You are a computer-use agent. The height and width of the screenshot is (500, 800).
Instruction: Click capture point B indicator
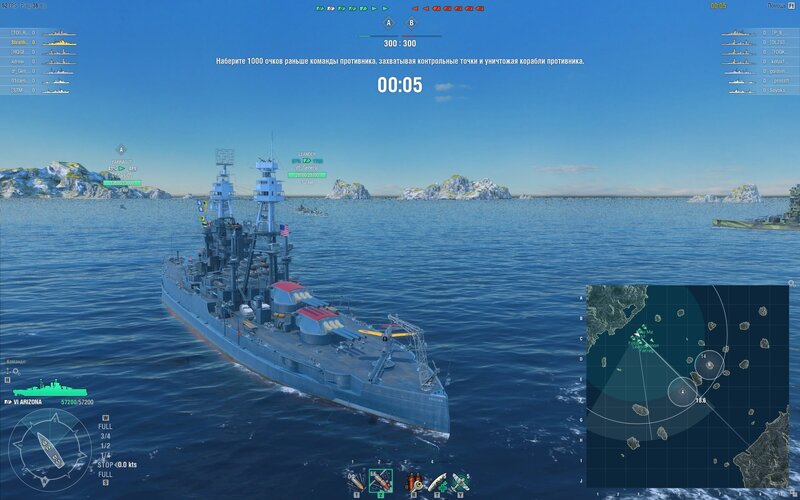click(411, 21)
